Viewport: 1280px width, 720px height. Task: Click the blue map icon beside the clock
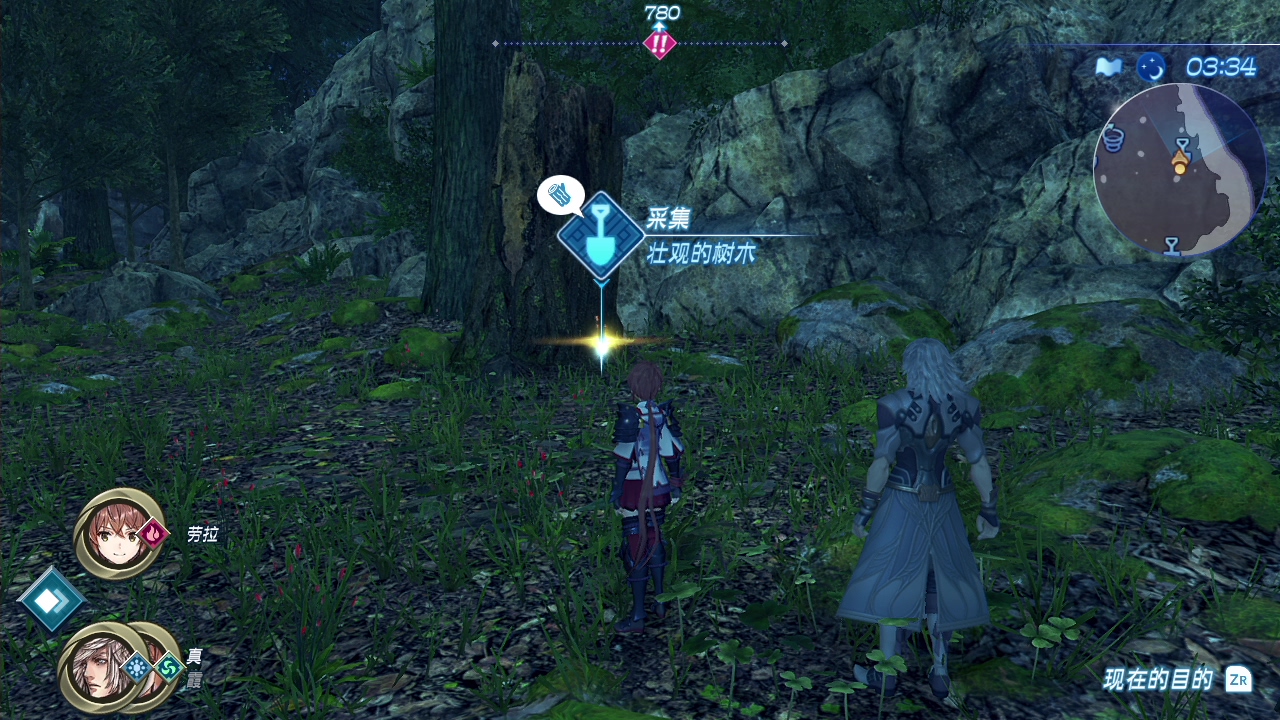pyautogui.click(x=1108, y=67)
